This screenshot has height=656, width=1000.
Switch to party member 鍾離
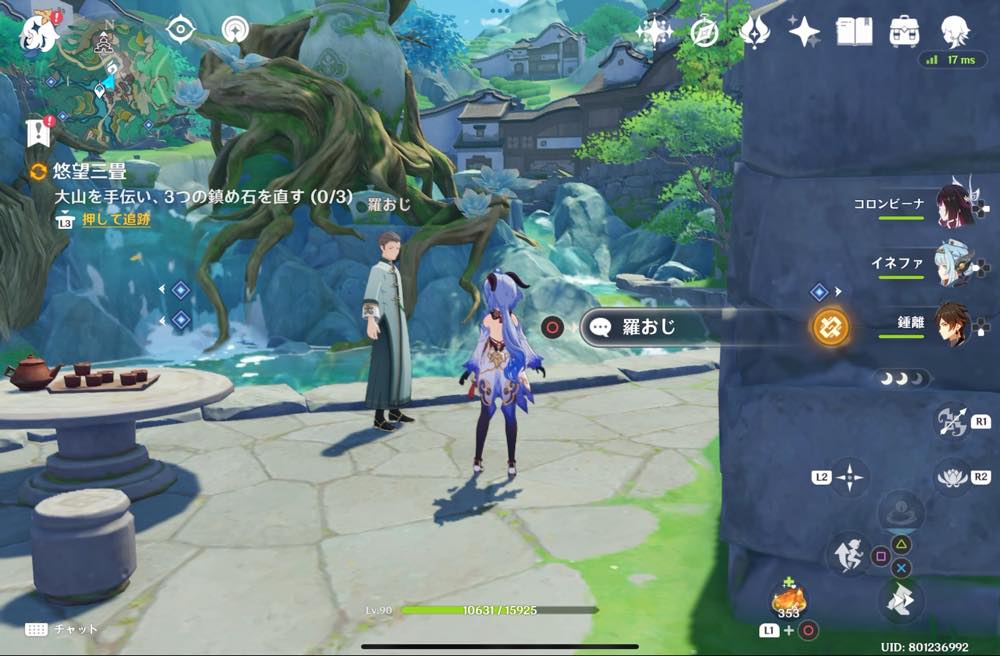tap(953, 324)
